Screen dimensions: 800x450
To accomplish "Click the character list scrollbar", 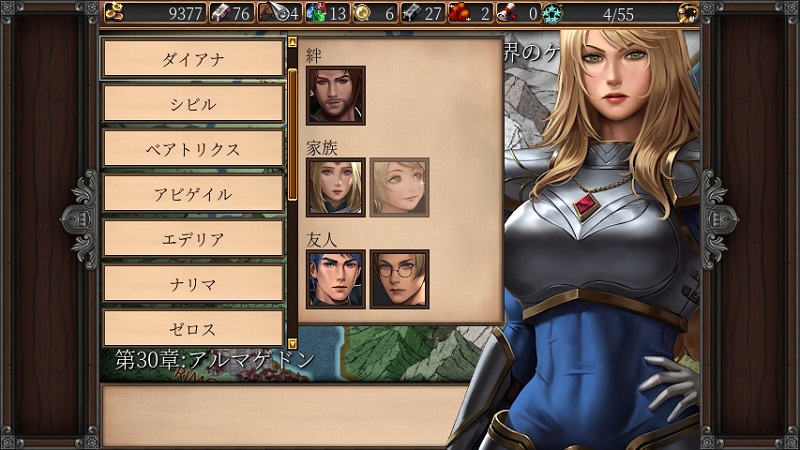I will click(292, 130).
